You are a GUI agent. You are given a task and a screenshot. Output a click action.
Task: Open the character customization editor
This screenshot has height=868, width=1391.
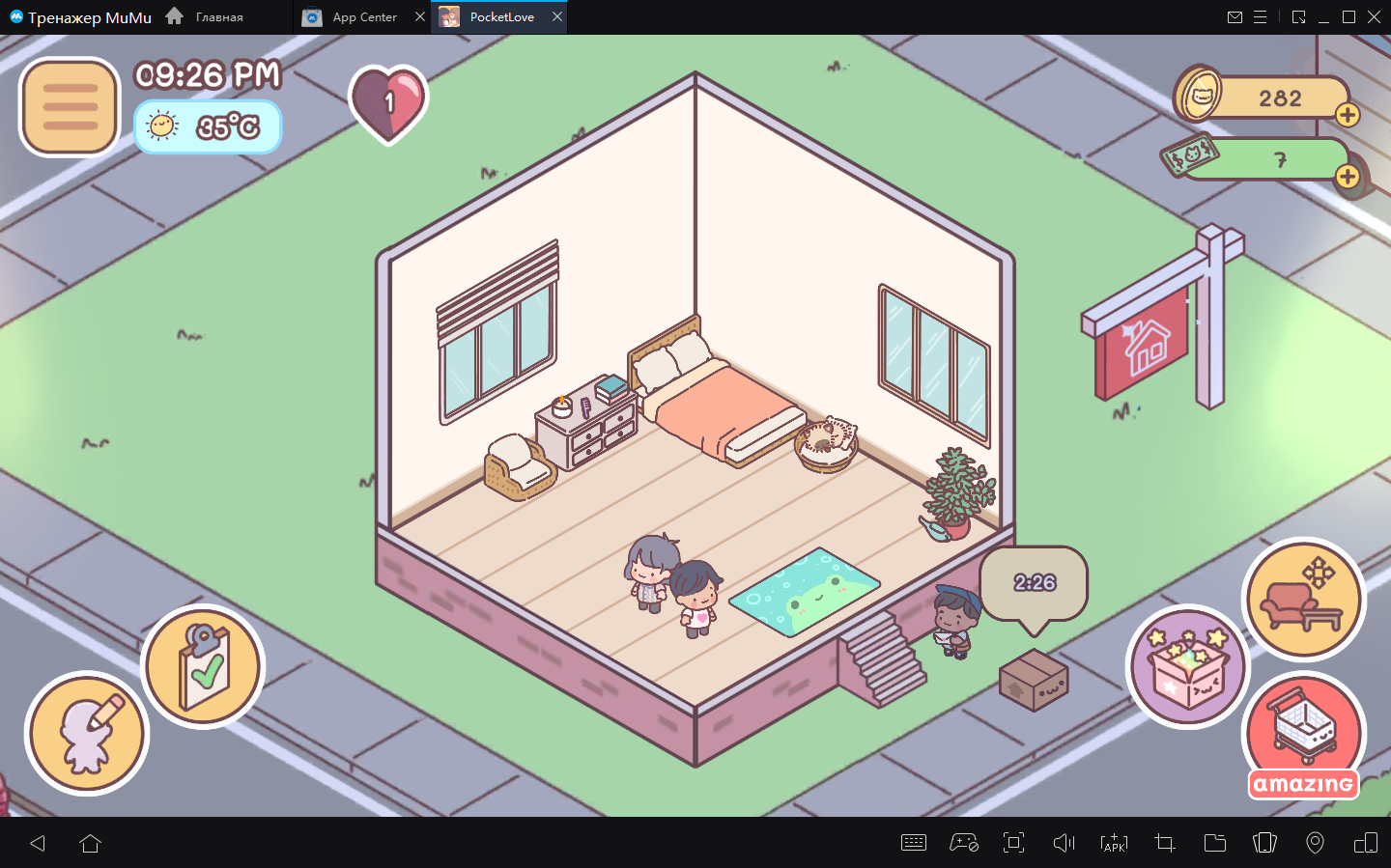pyautogui.click(x=87, y=734)
